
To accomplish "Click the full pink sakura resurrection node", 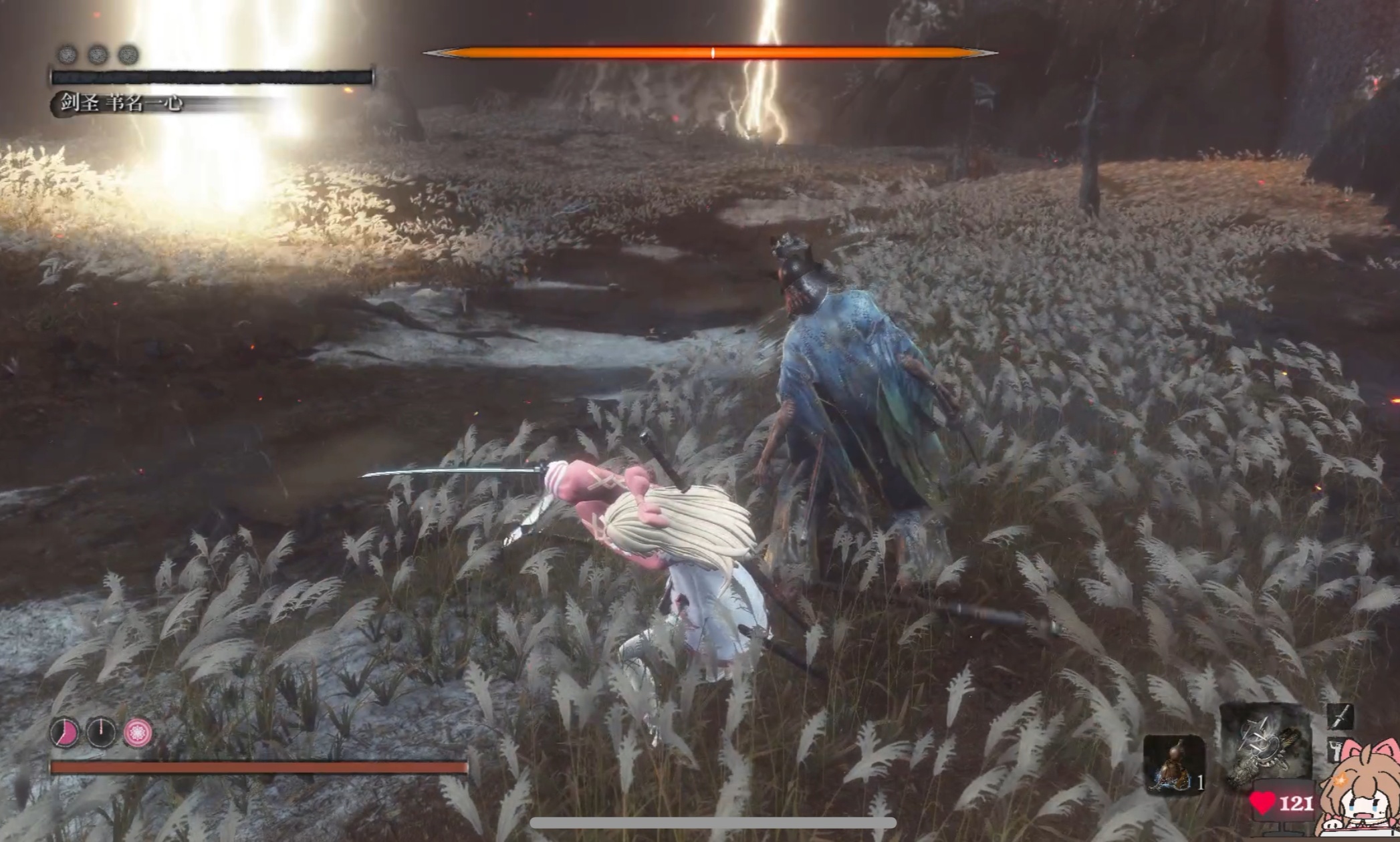I will click(x=138, y=733).
